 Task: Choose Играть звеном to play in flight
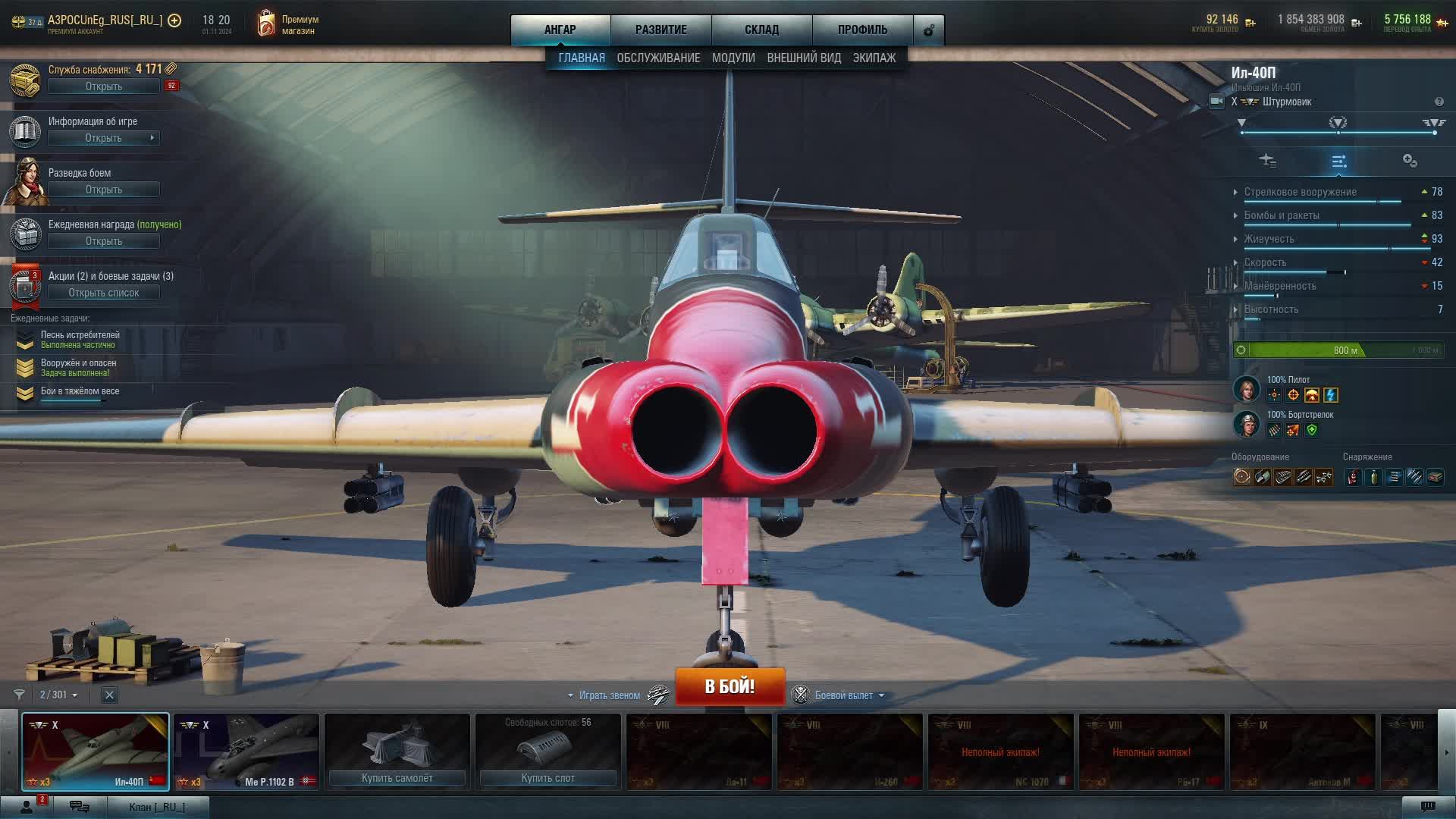tap(609, 695)
